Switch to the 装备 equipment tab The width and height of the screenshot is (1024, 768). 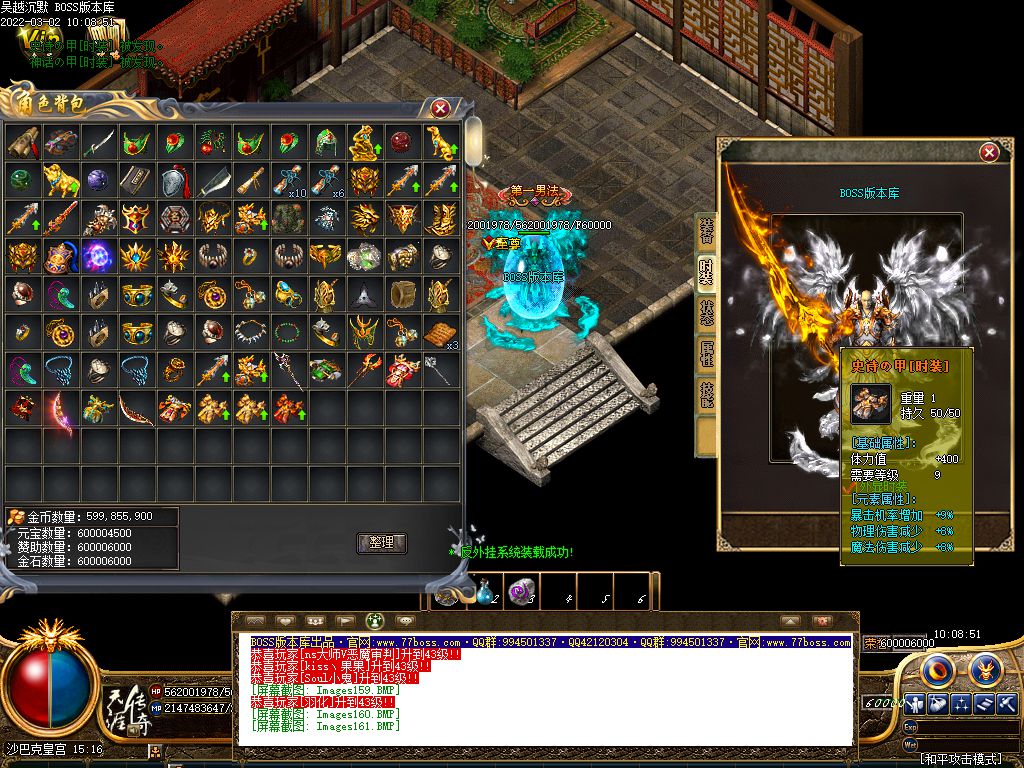(706, 230)
